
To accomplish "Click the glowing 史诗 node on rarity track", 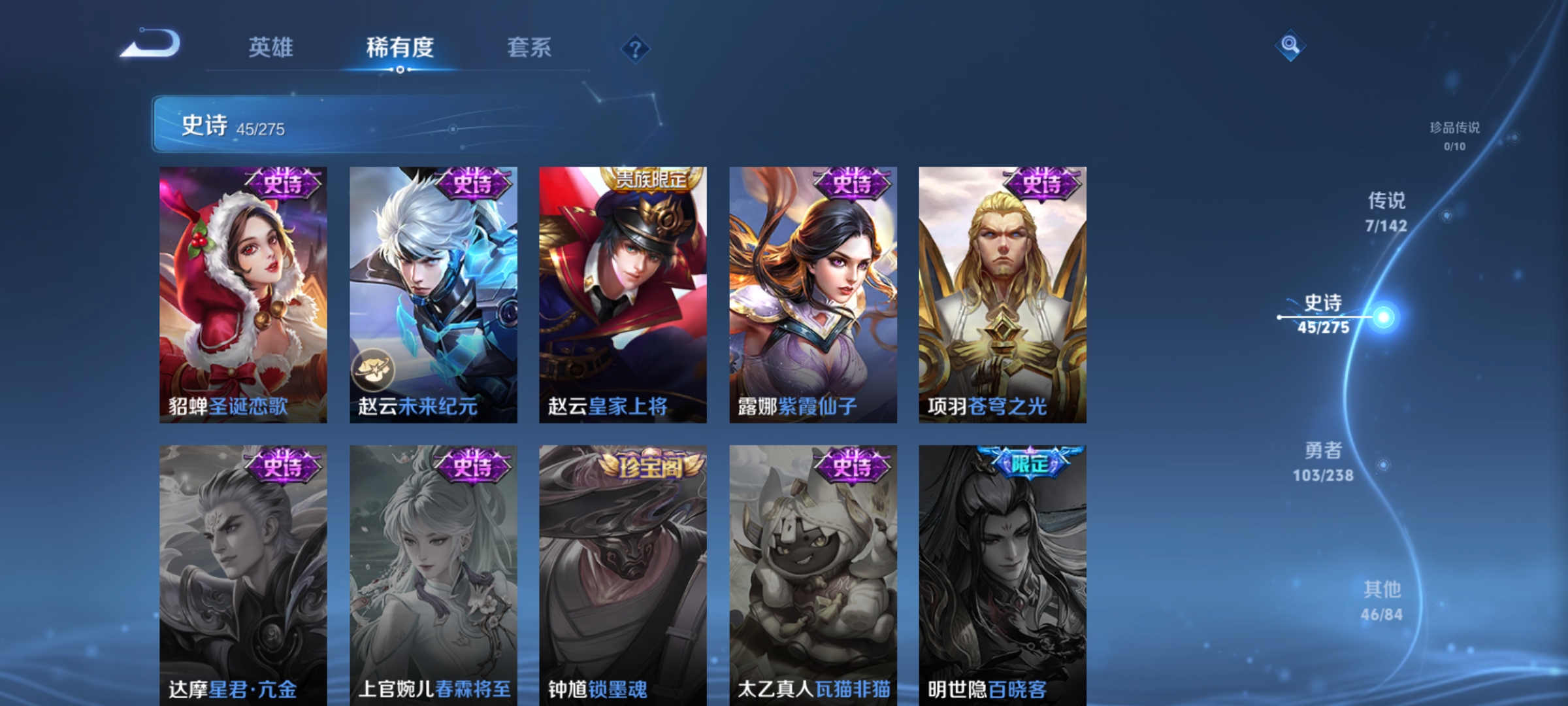I will (1383, 318).
